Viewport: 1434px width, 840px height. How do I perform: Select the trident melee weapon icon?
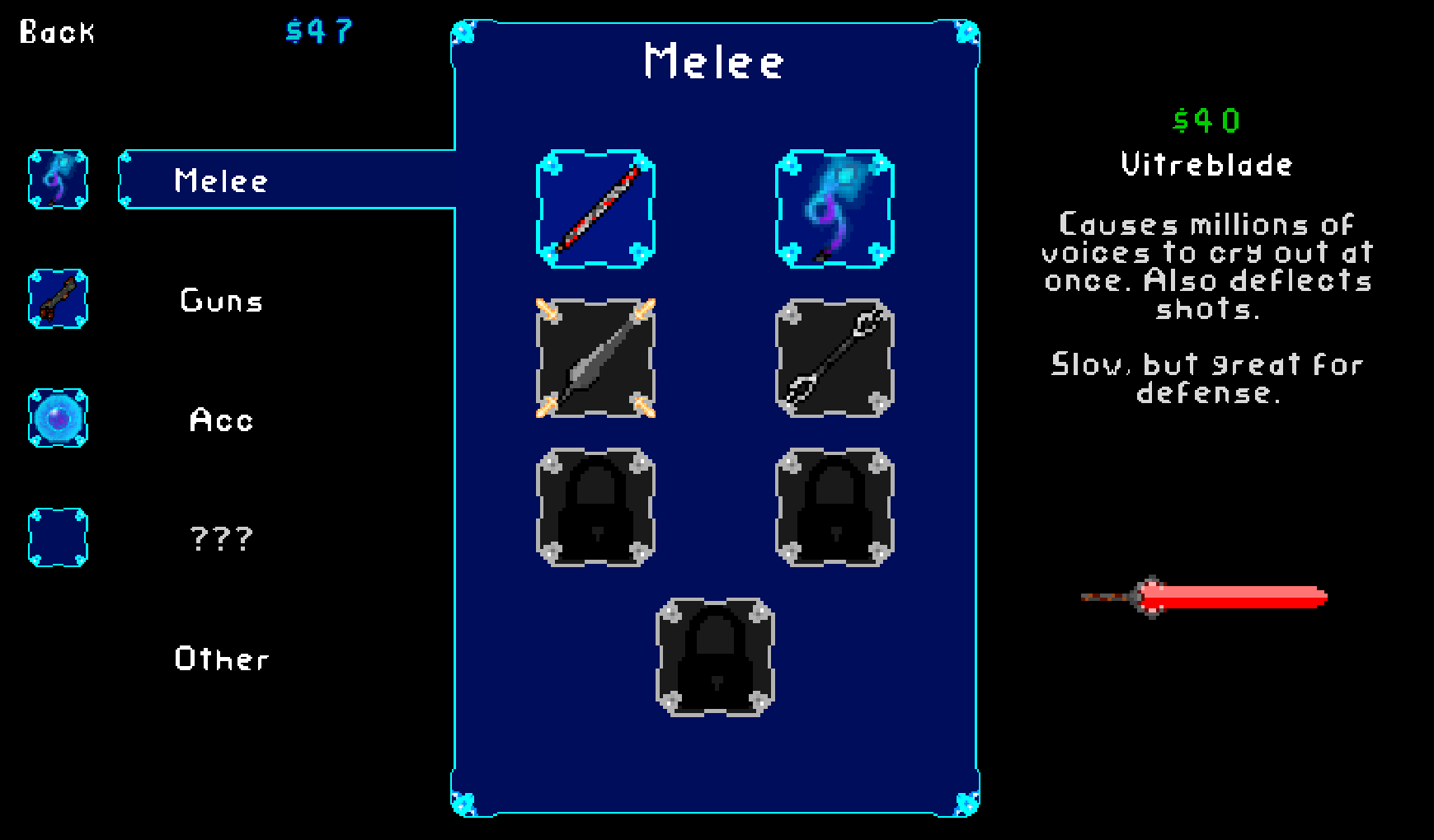pyautogui.click(x=834, y=360)
